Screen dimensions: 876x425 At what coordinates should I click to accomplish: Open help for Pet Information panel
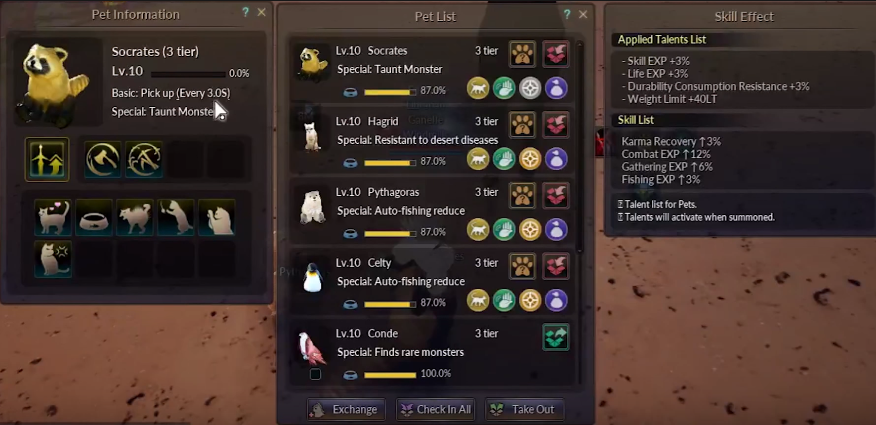pyautogui.click(x=246, y=13)
